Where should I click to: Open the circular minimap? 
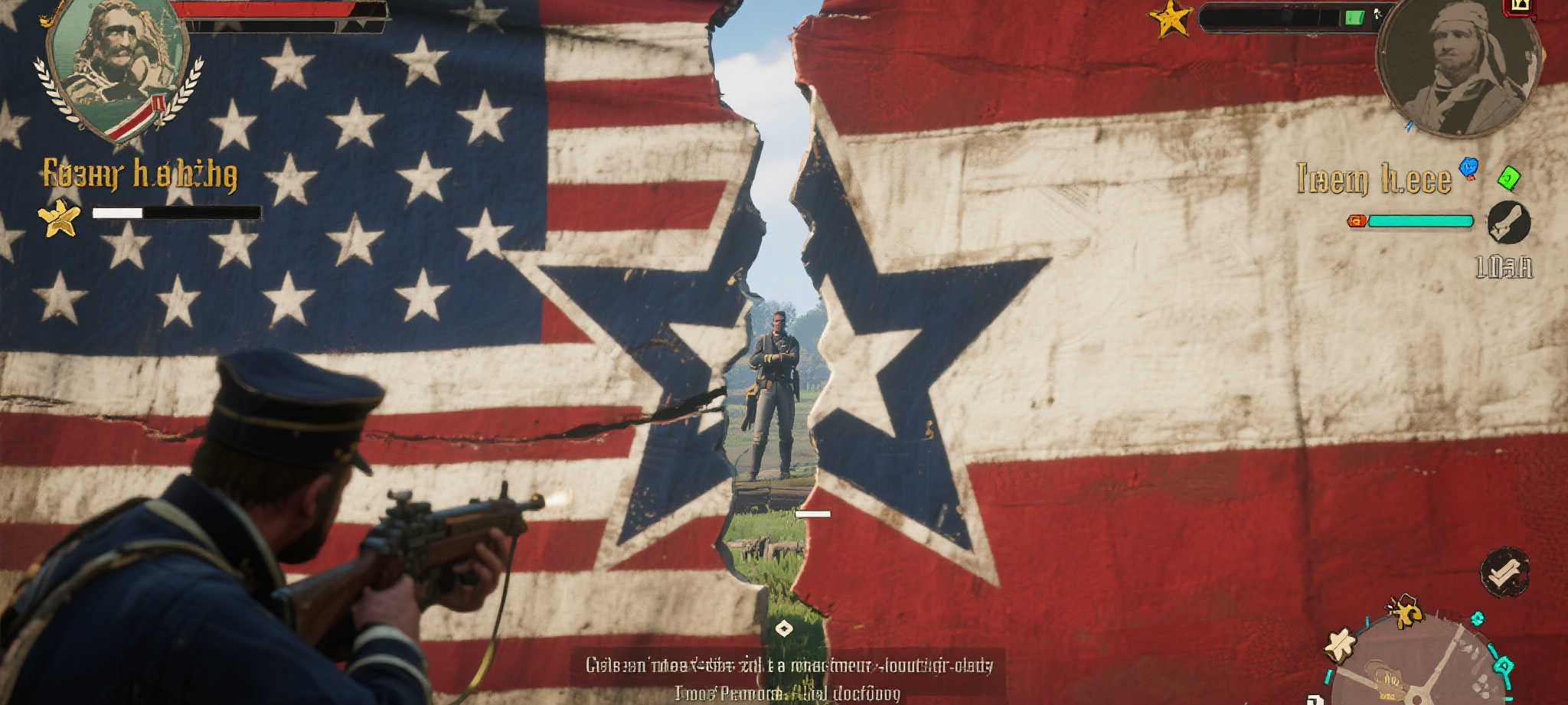coord(1416,664)
